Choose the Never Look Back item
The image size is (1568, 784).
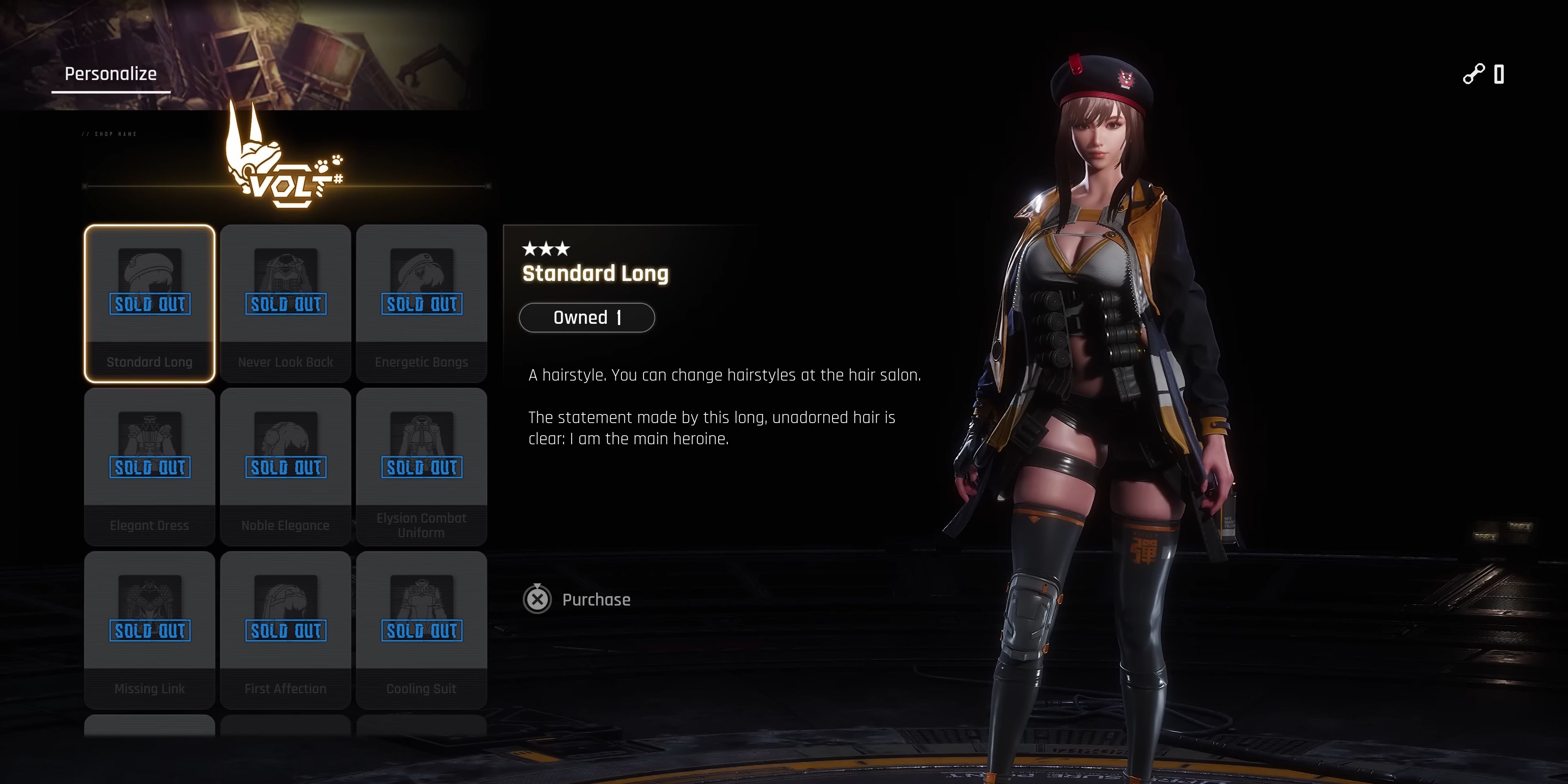coord(285,303)
